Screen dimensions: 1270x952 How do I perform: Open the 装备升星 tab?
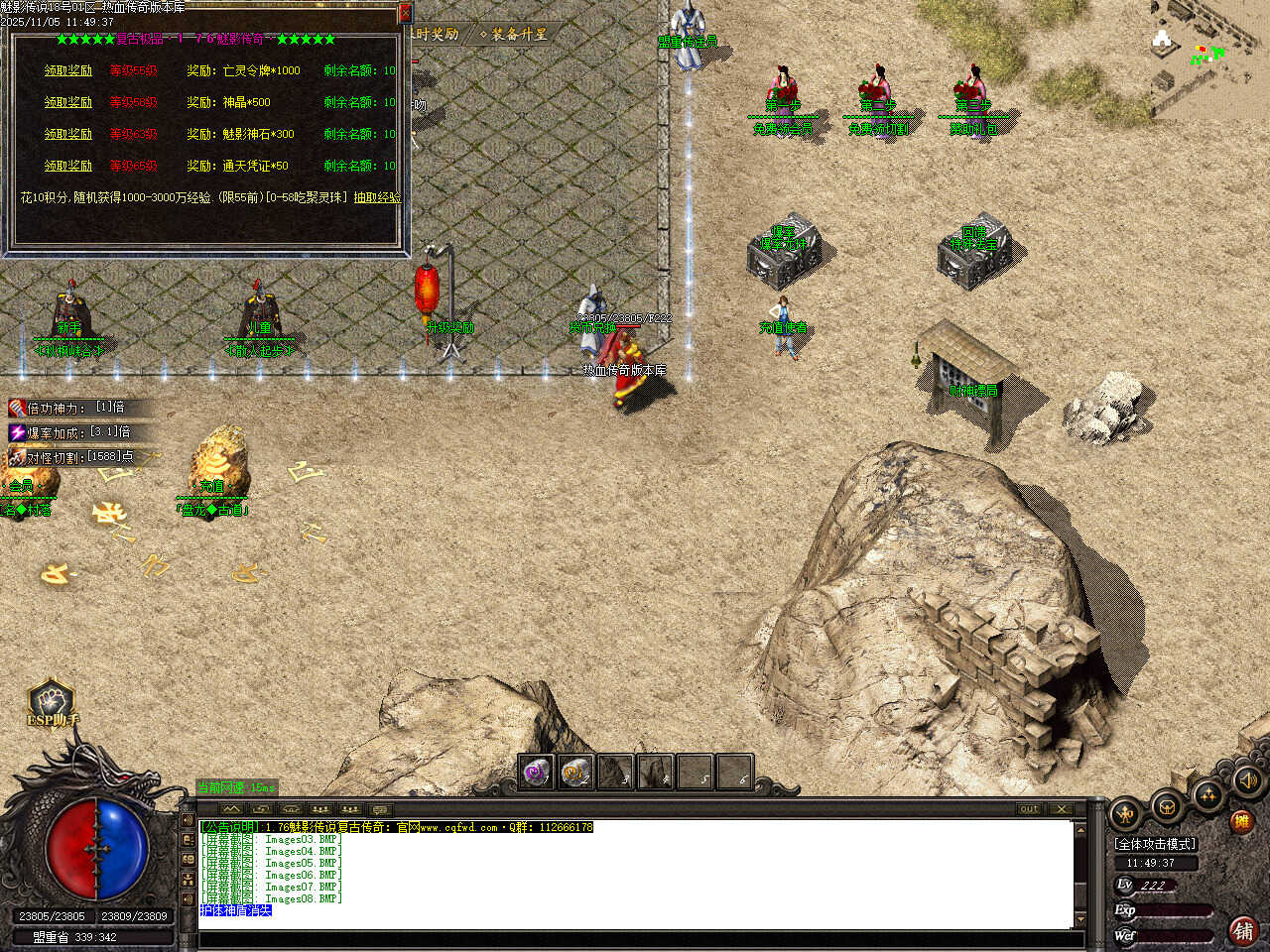coord(513,35)
